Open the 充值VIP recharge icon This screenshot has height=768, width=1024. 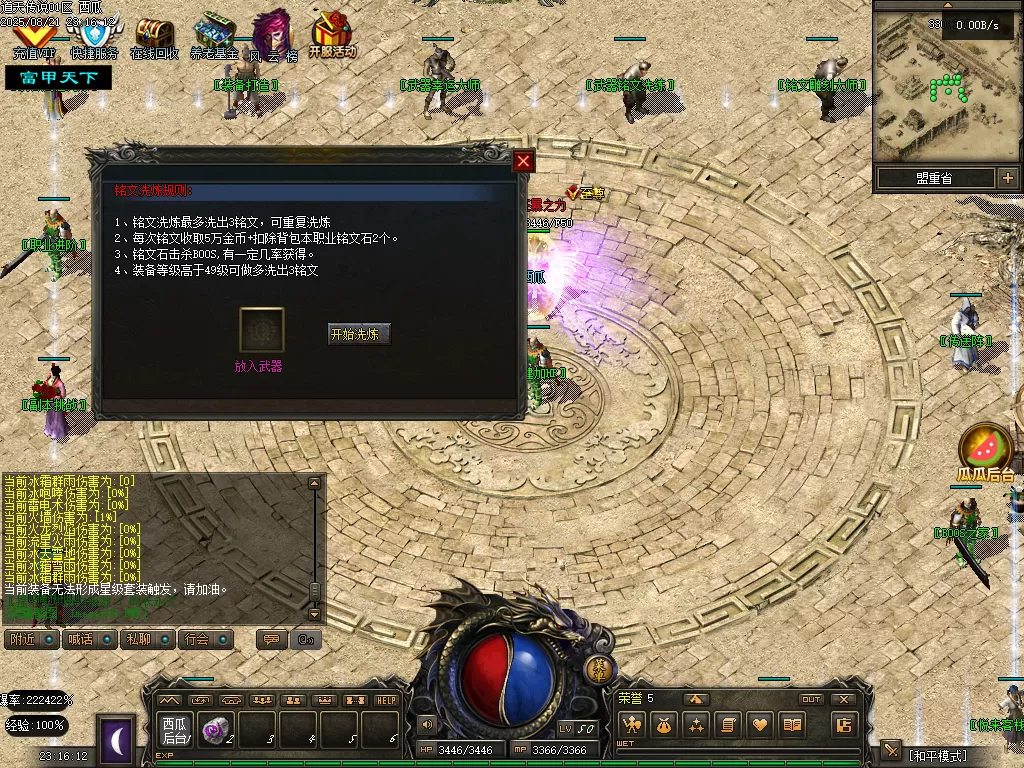tap(34, 38)
